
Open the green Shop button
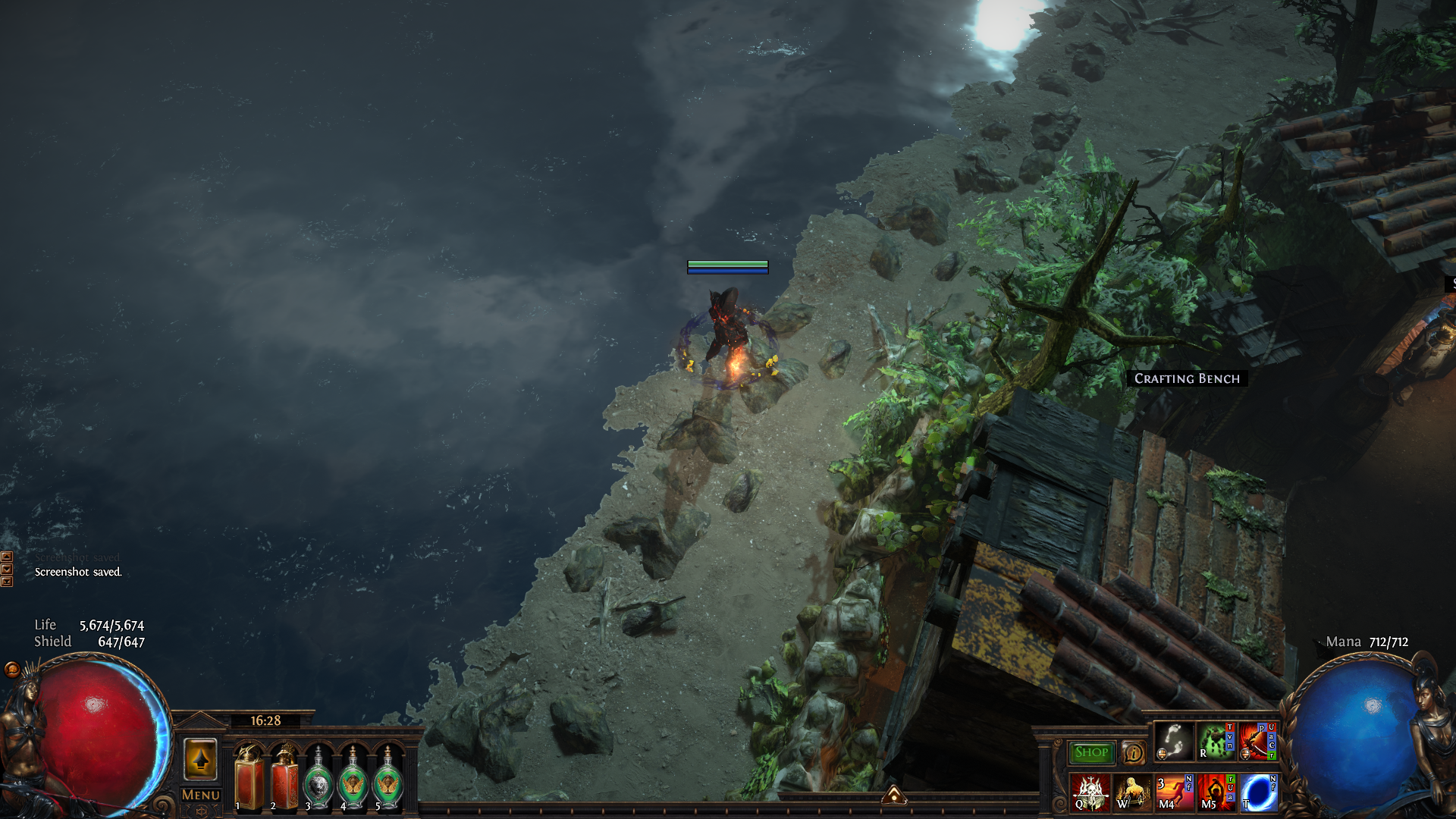(1091, 752)
